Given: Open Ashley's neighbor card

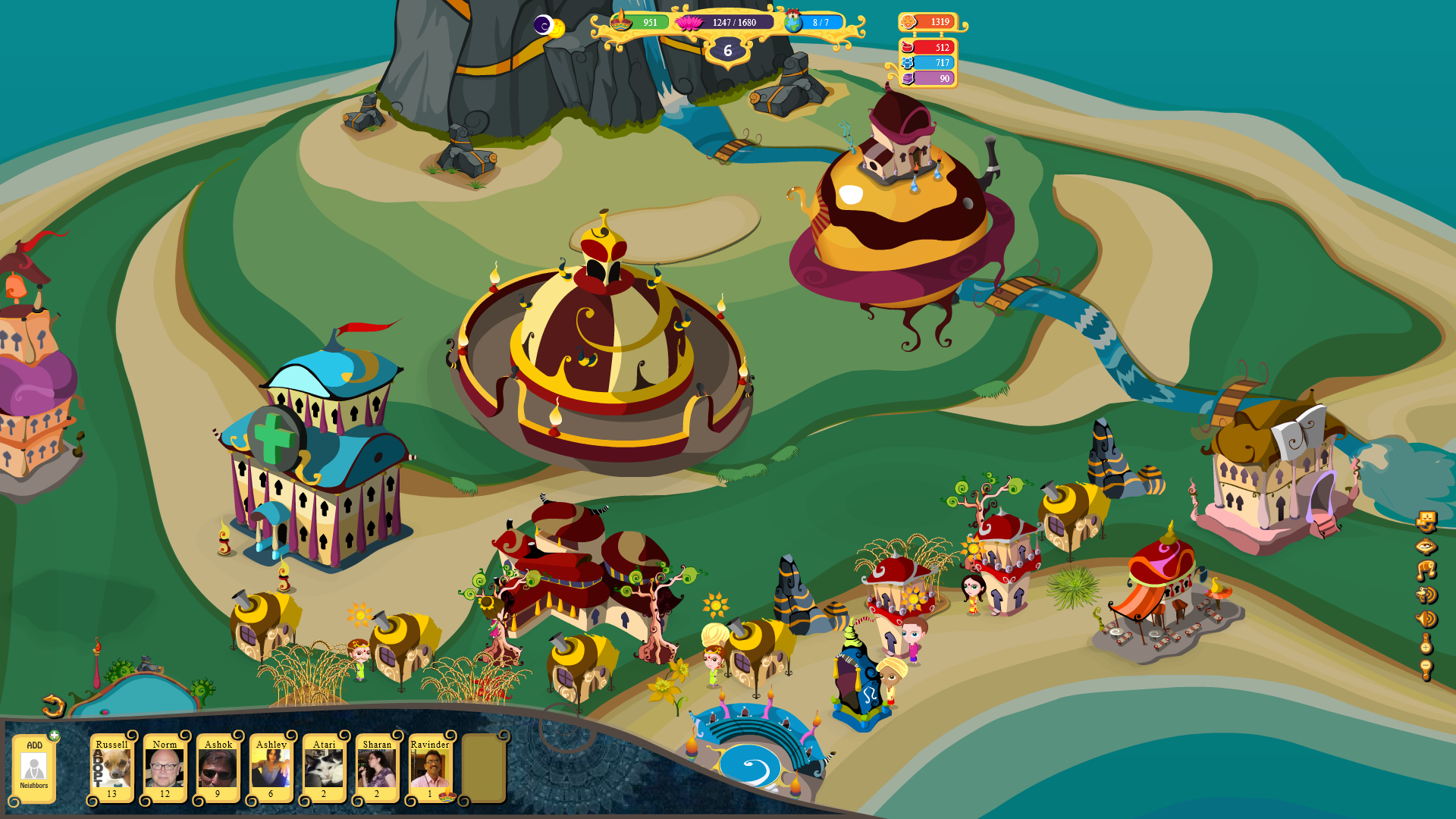Looking at the screenshot, I should [271, 768].
